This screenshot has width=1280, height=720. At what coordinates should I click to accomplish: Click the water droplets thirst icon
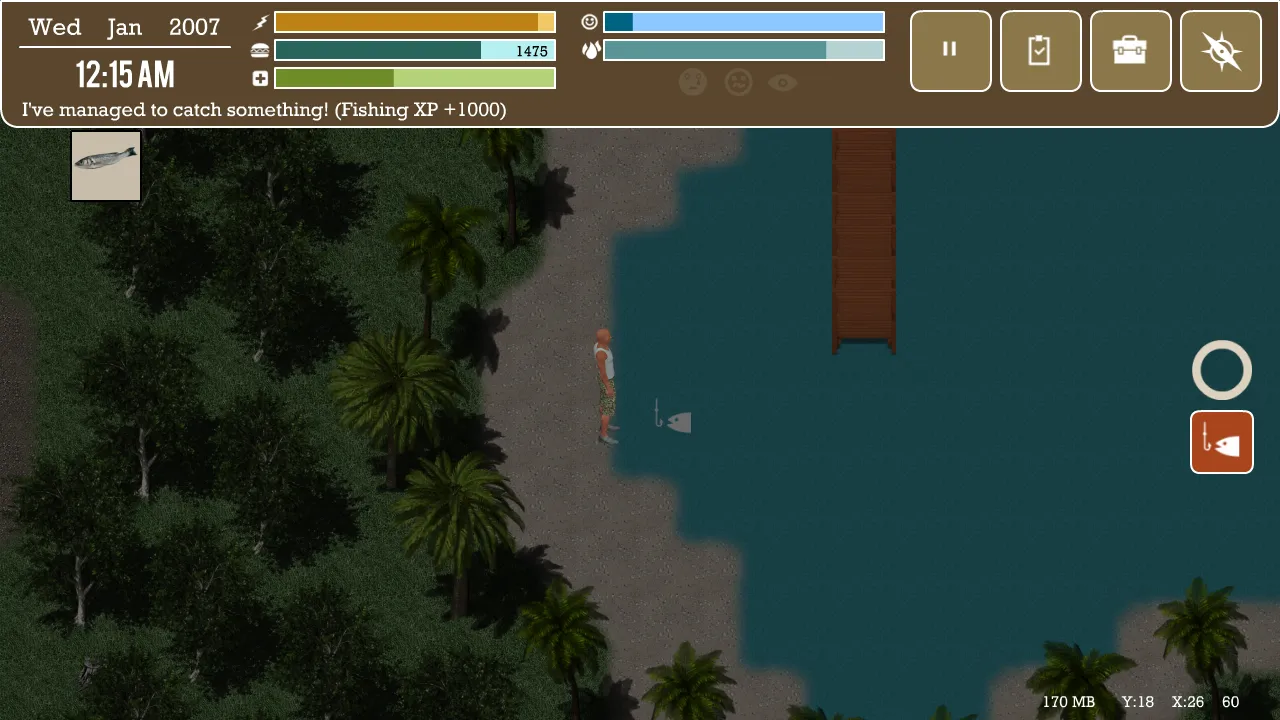click(591, 49)
